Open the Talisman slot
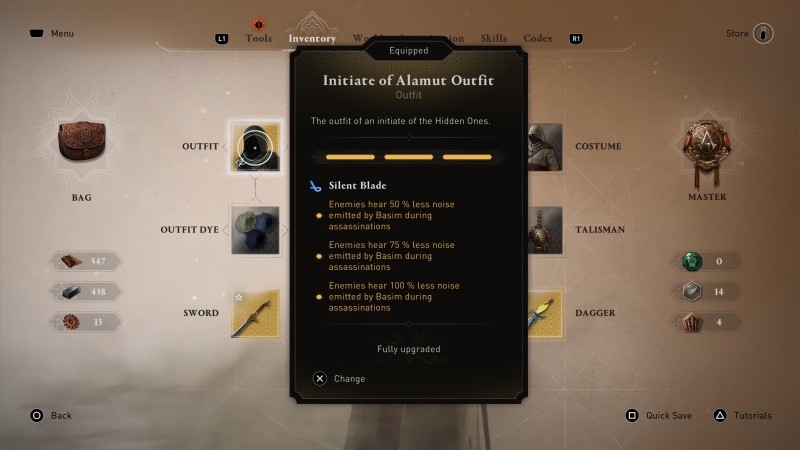This screenshot has height=450, width=800. tap(544, 230)
